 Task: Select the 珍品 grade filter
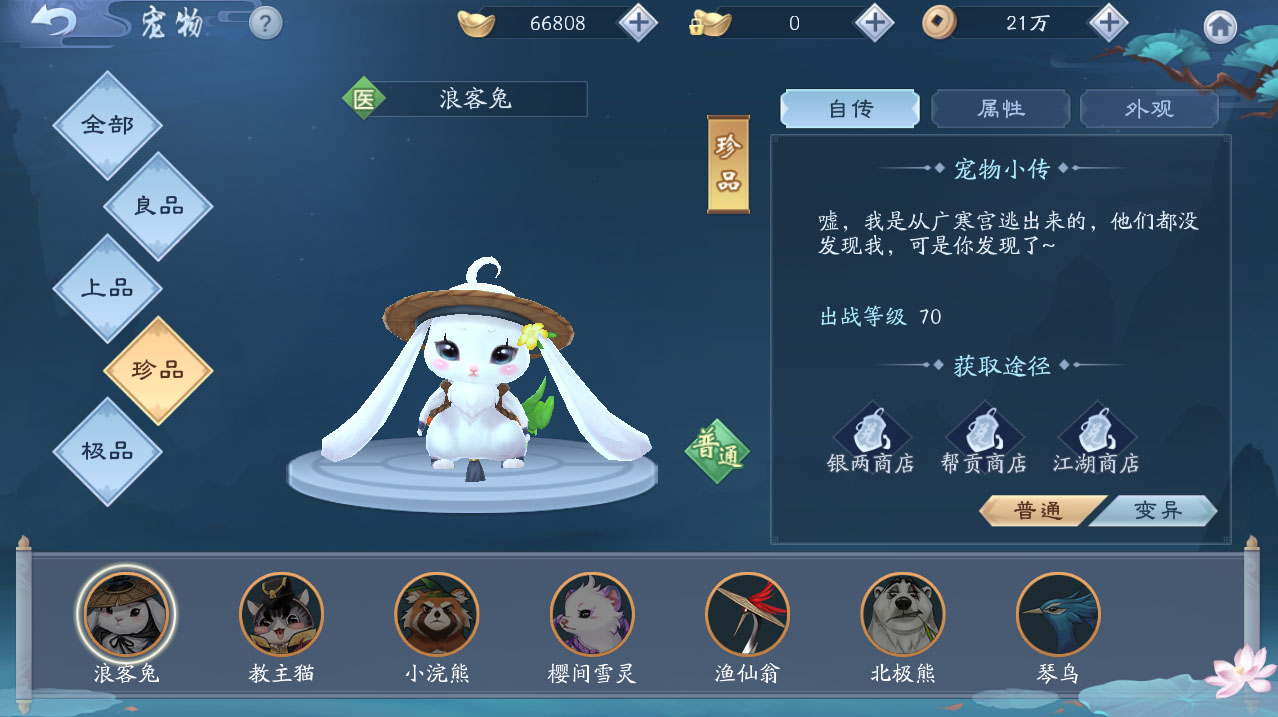[x=158, y=370]
